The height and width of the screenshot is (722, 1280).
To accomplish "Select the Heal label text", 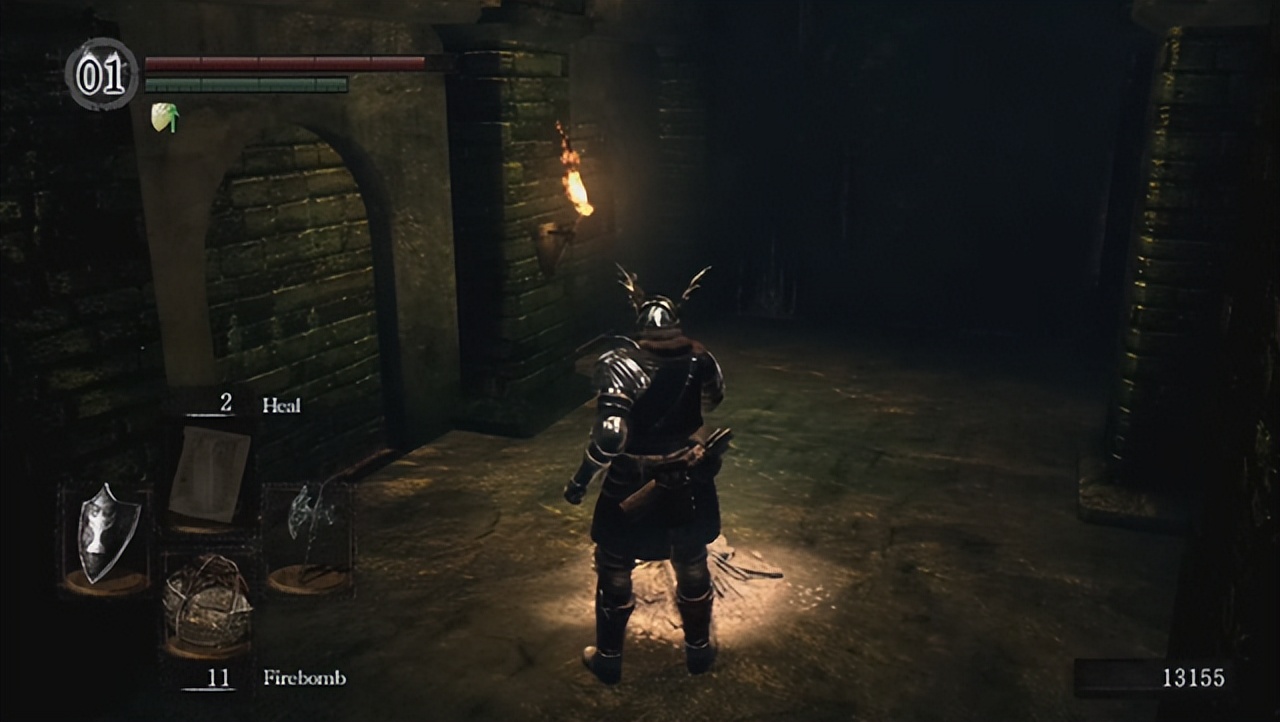I will (x=283, y=405).
